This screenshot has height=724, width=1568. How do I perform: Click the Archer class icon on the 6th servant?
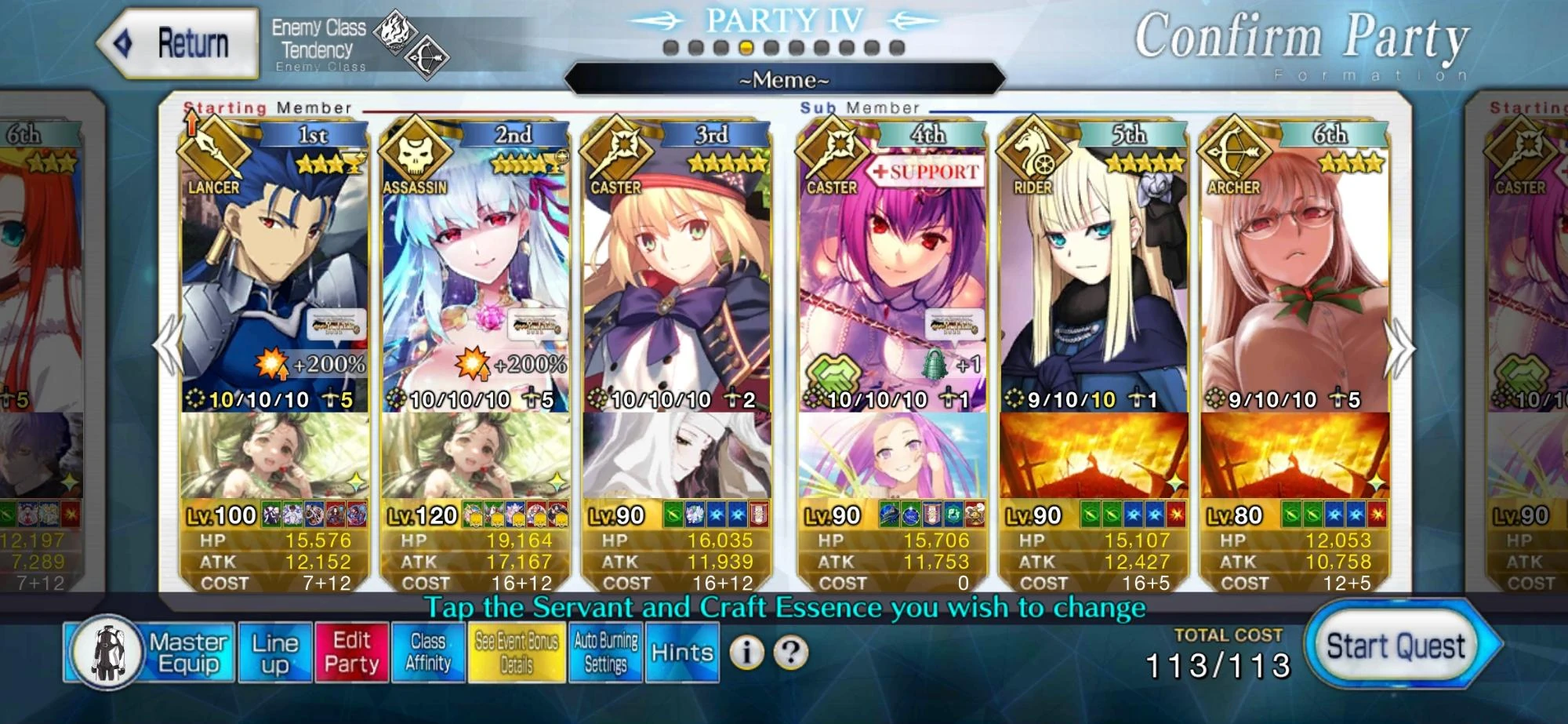1233,154
